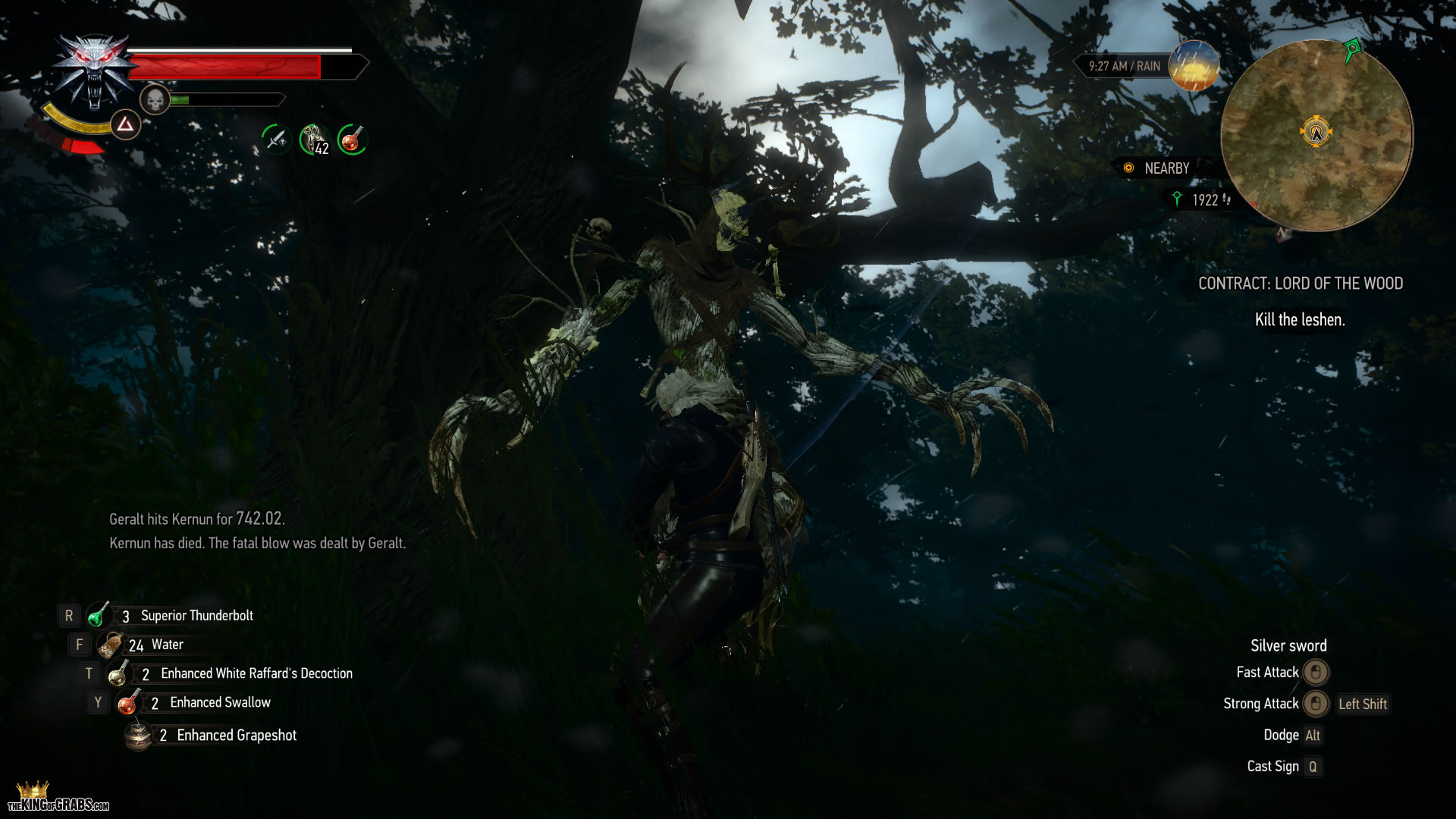Click the skull toxicity icon
The image size is (1456, 819).
tap(155, 99)
